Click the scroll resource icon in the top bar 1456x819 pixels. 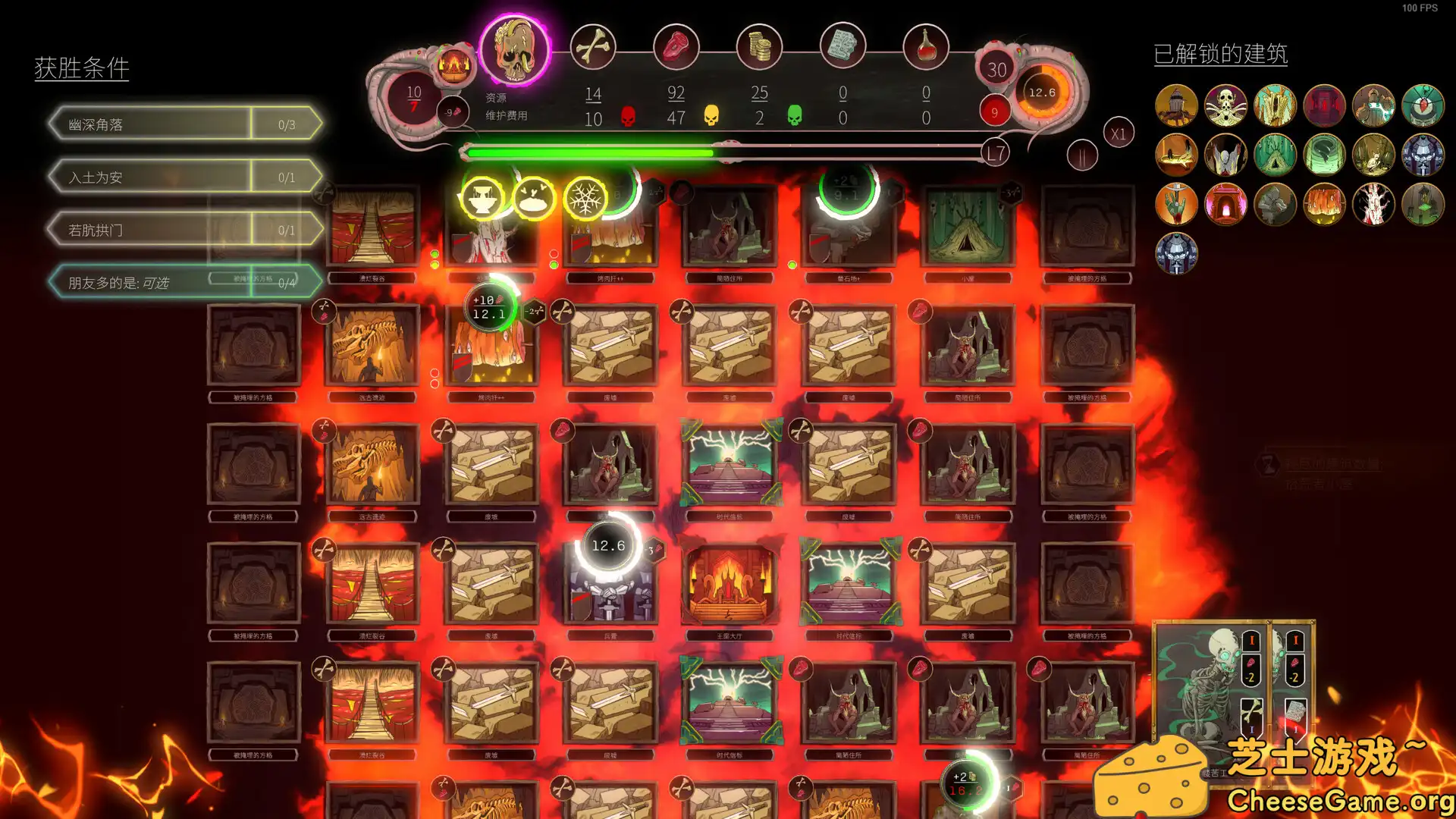(x=844, y=46)
